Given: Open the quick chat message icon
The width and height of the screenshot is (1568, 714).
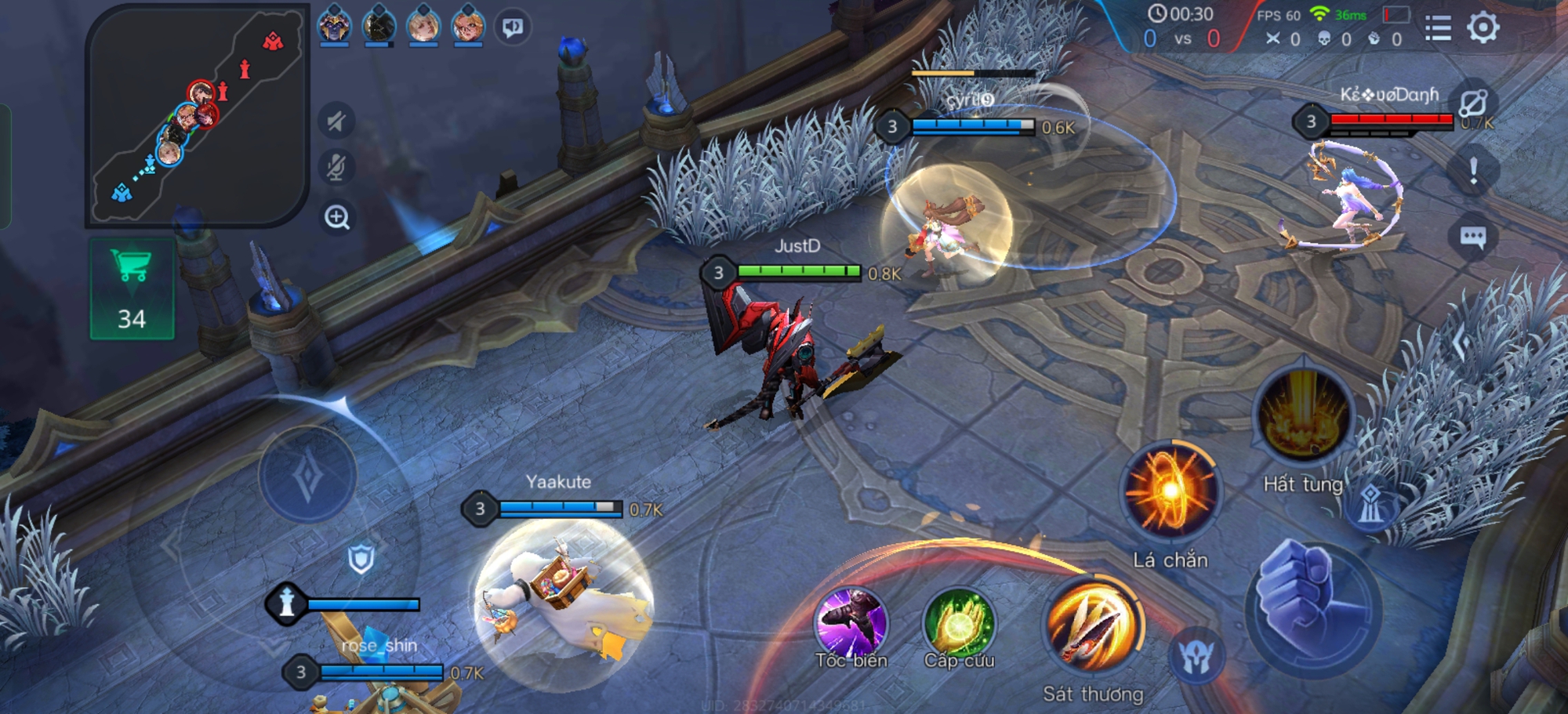Looking at the screenshot, I should pos(1473,237).
